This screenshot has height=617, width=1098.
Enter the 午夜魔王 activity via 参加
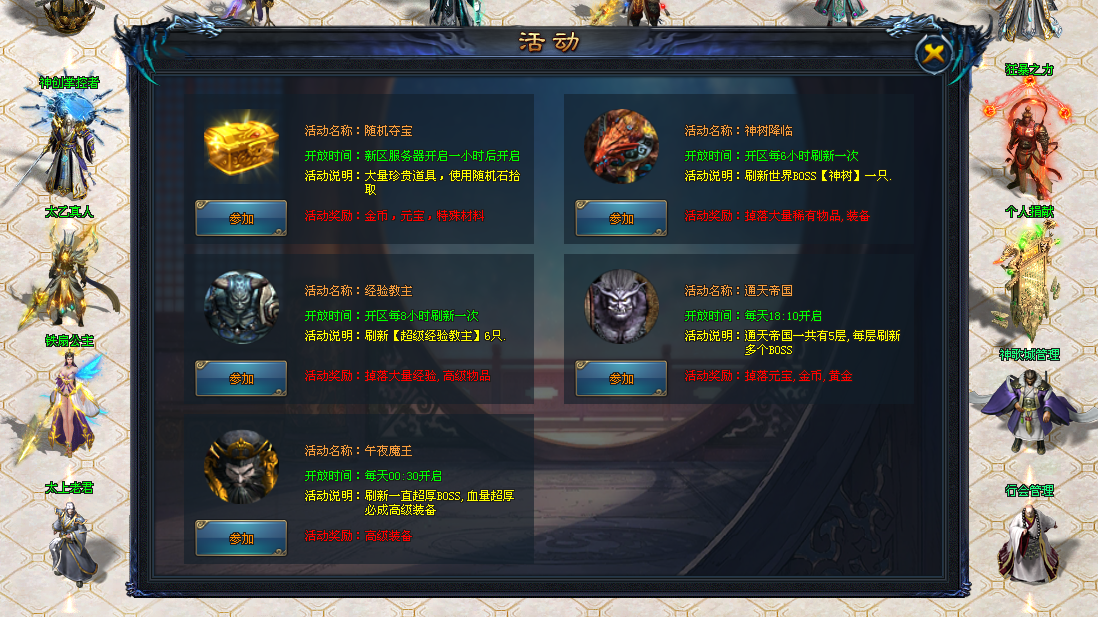click(x=241, y=538)
